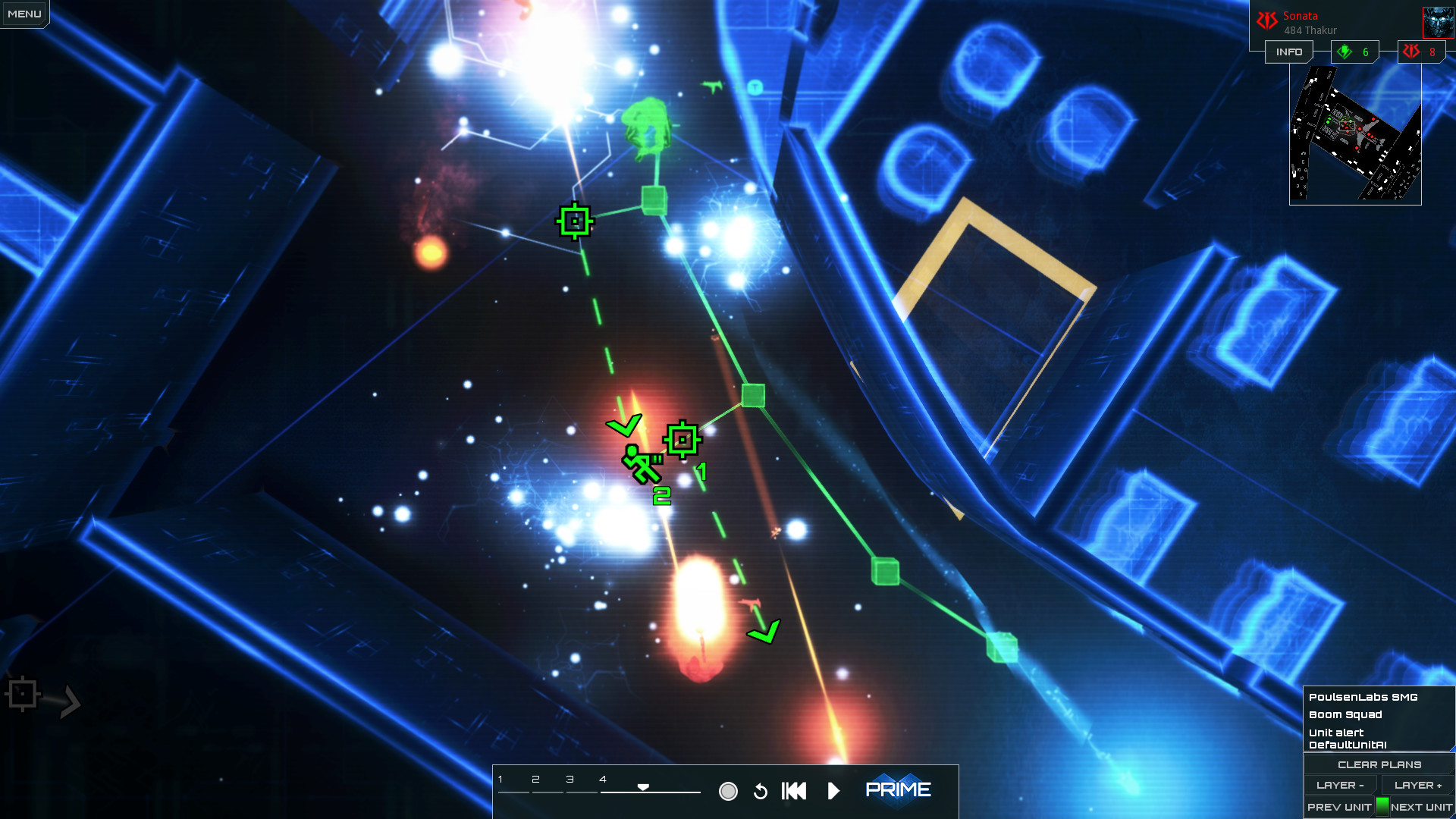Click the red enemy icon showing 8
The width and height of the screenshot is (1456, 819).
point(1422,52)
